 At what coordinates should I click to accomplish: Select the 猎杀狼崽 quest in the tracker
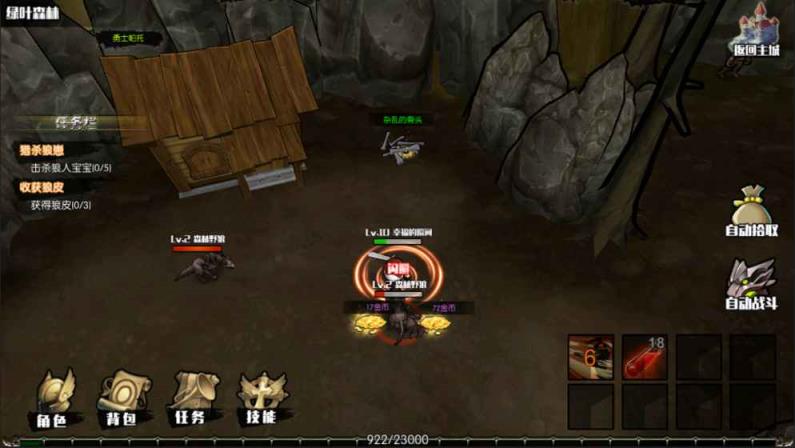(x=41, y=150)
